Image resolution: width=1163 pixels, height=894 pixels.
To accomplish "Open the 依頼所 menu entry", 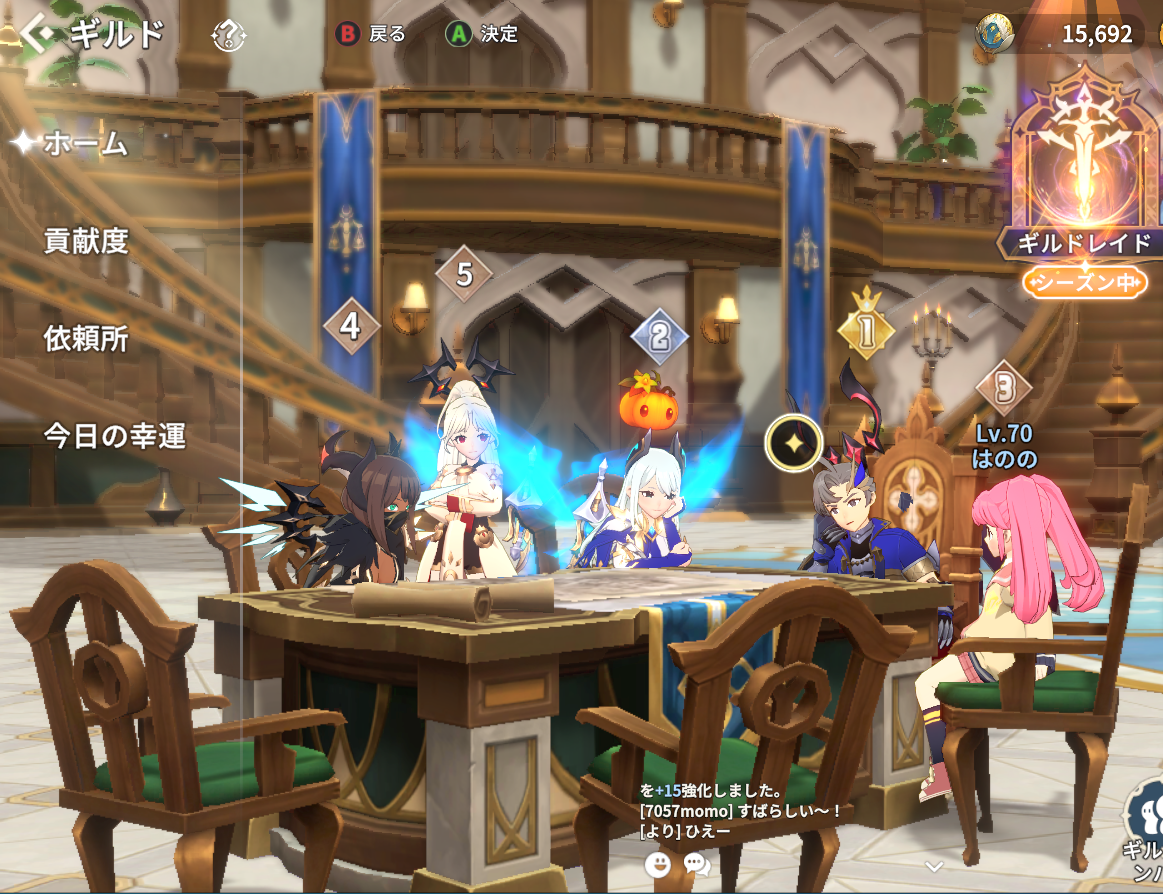I will (86, 338).
